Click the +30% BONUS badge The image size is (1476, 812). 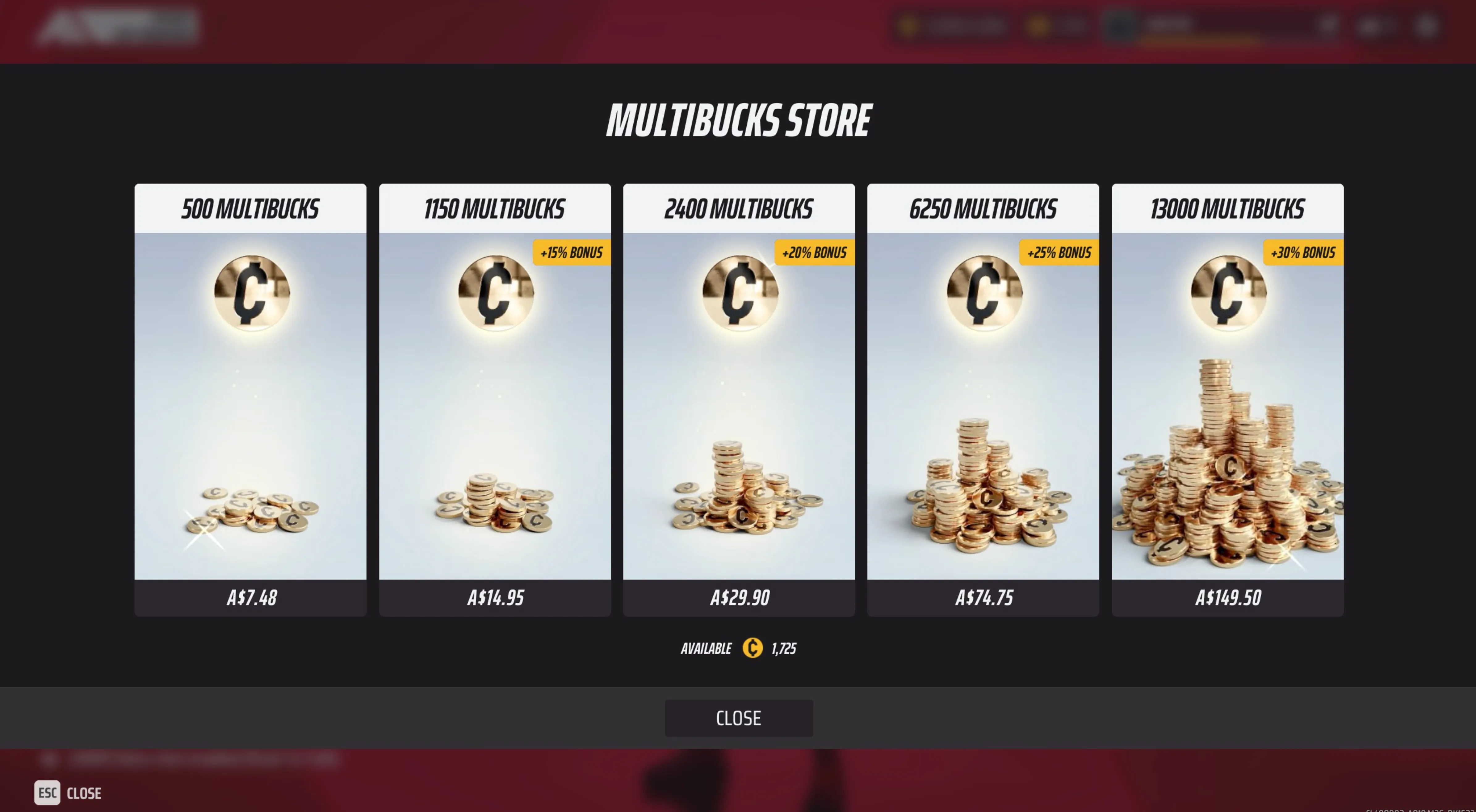tap(1304, 252)
